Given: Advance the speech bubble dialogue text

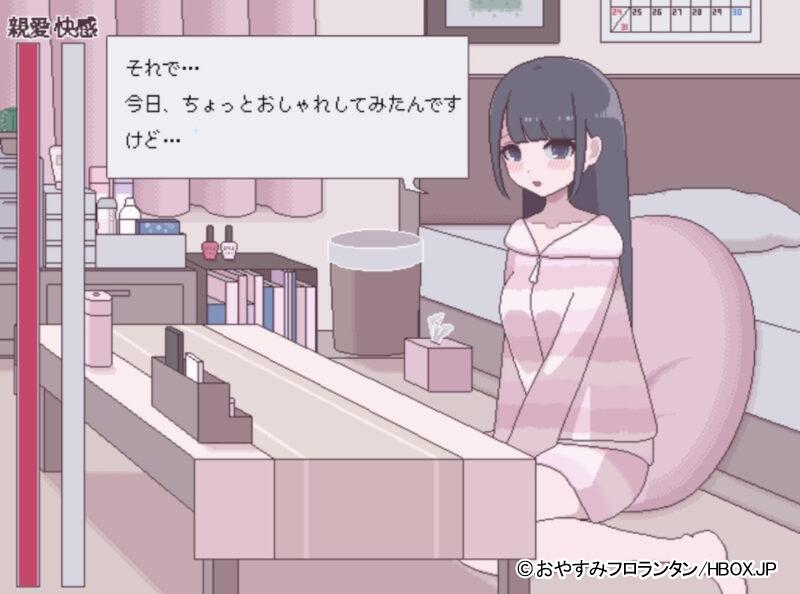Looking at the screenshot, I should [287, 107].
